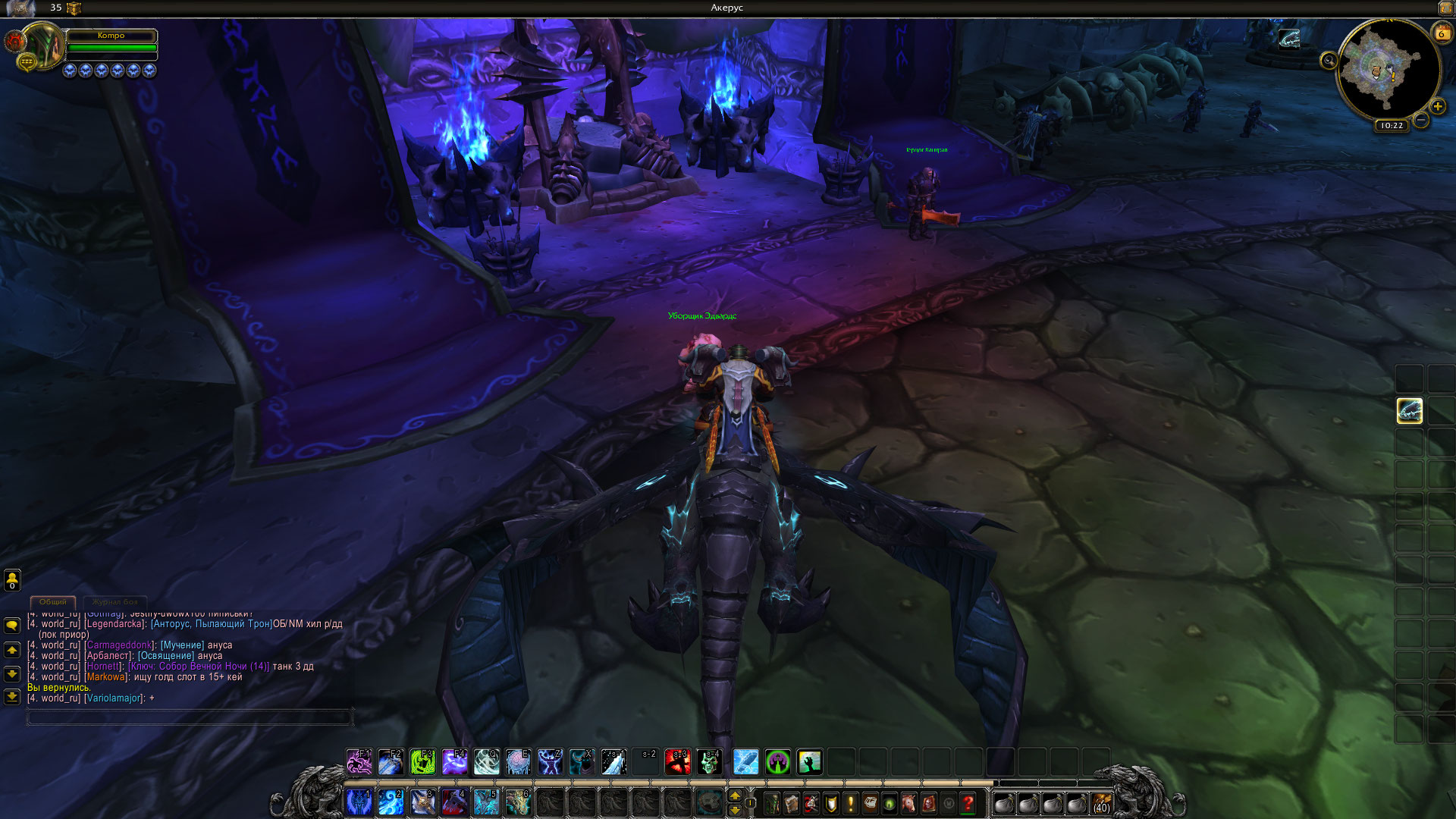1456x819 pixels.
Task: Switch to the Журнал боя chat tab
Action: point(115,602)
